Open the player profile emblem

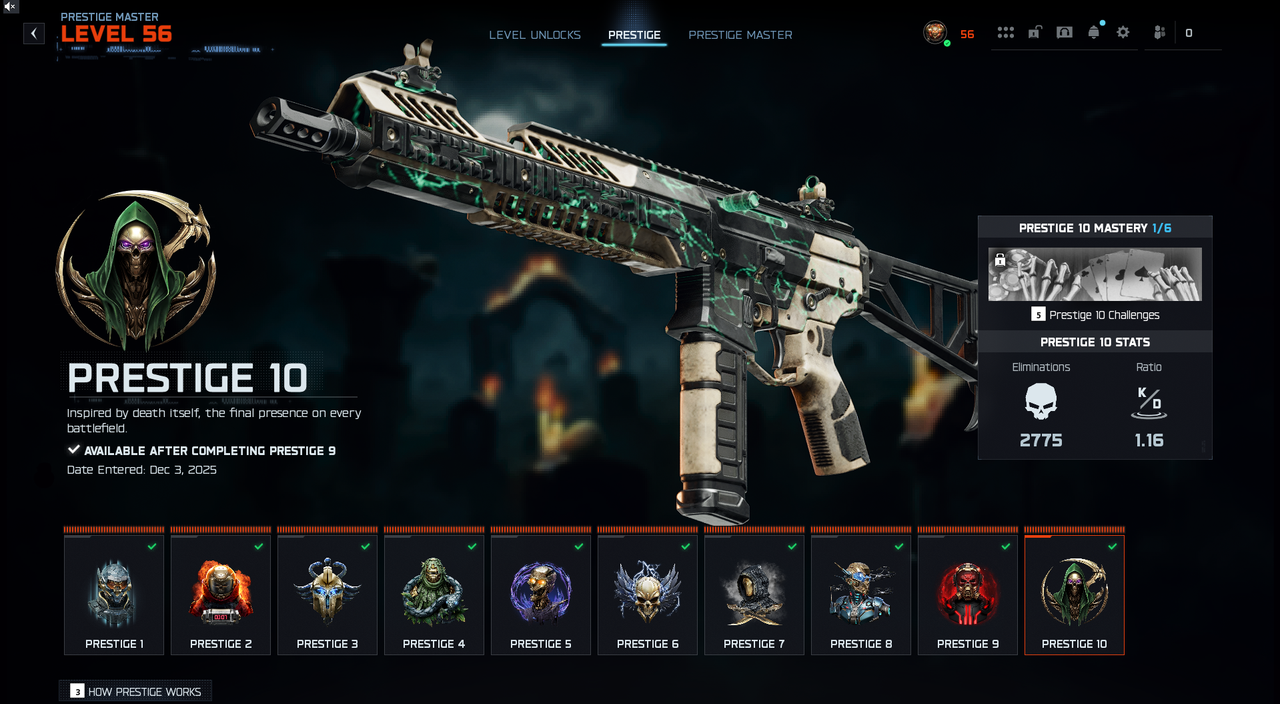935,33
